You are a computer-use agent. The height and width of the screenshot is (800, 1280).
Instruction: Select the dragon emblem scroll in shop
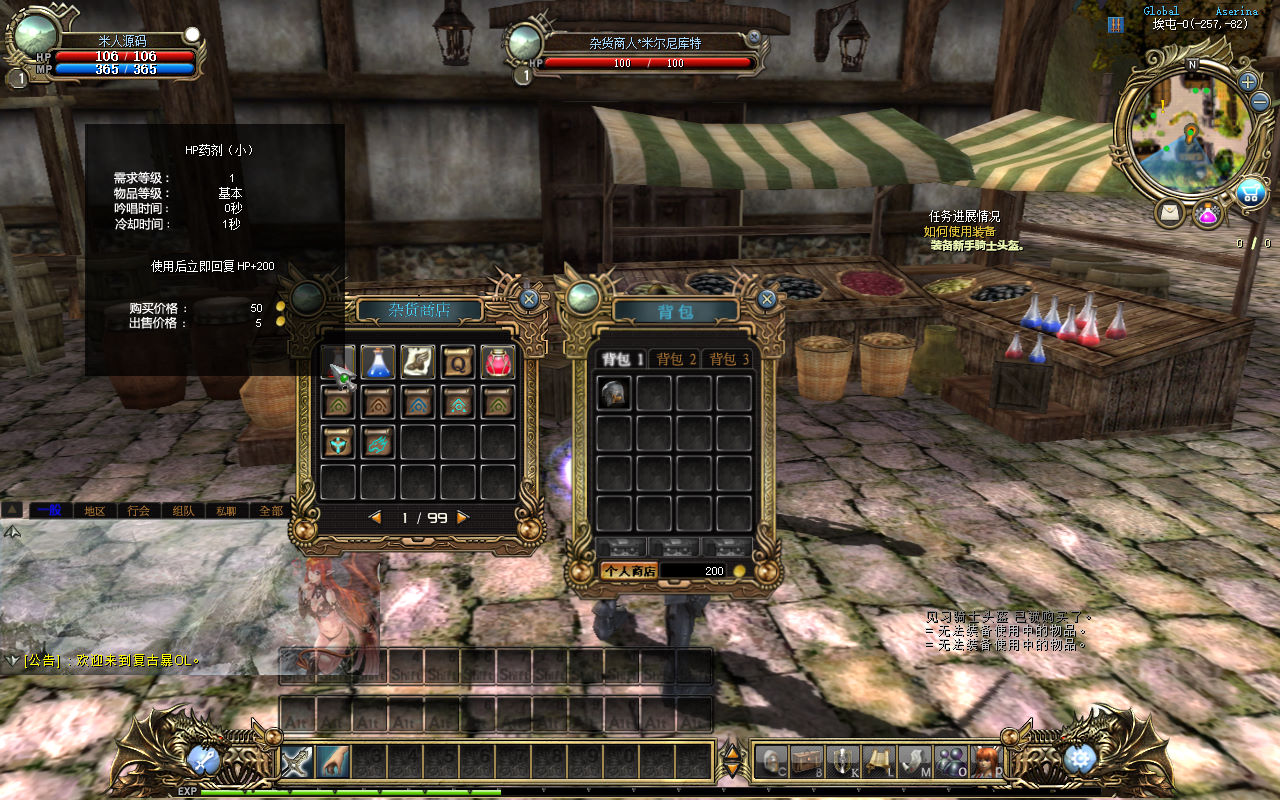[x=377, y=441]
